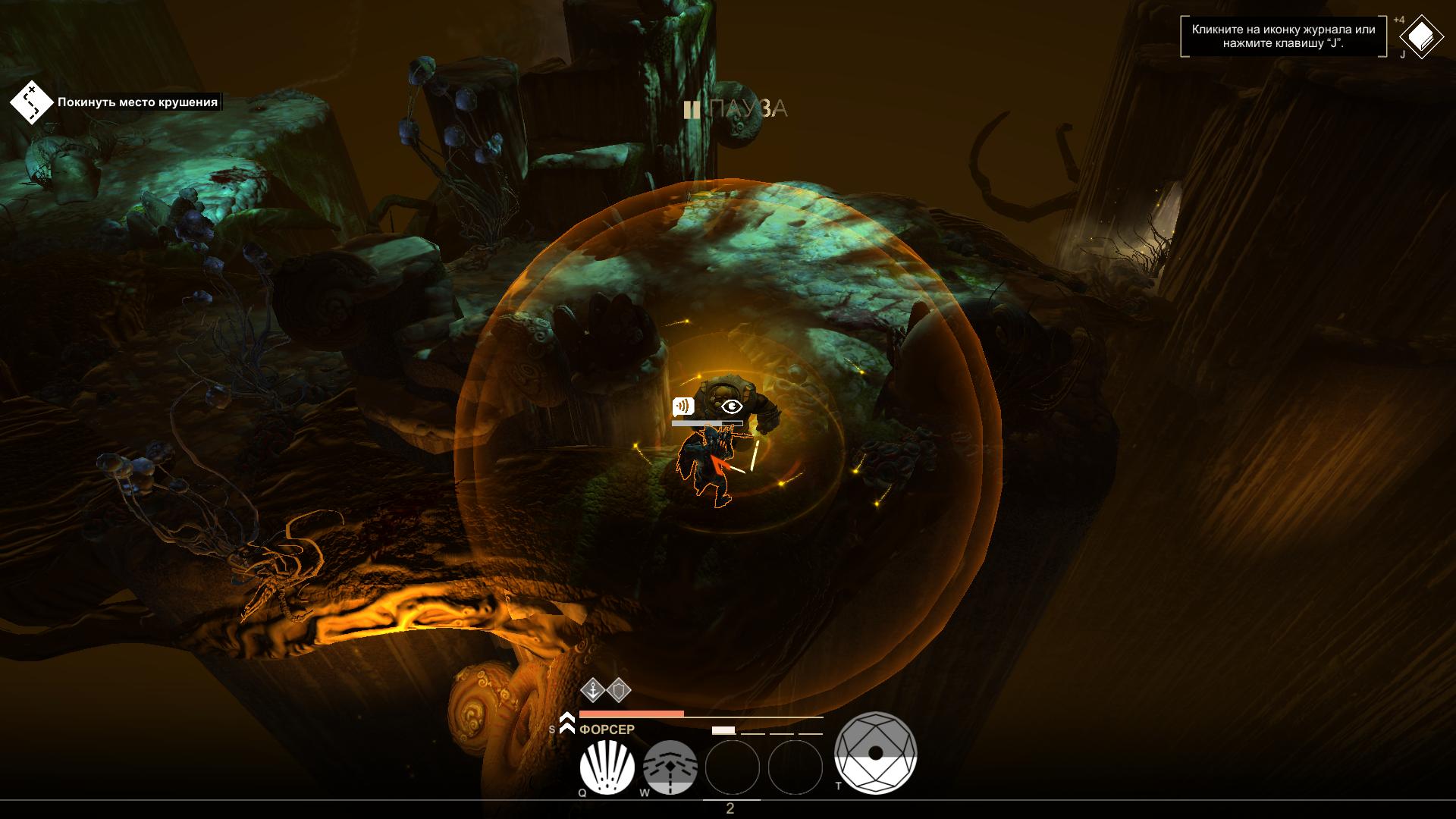The height and width of the screenshot is (819, 1456).
Task: Trigger the polyhedron T ability
Action: pyautogui.click(x=875, y=753)
